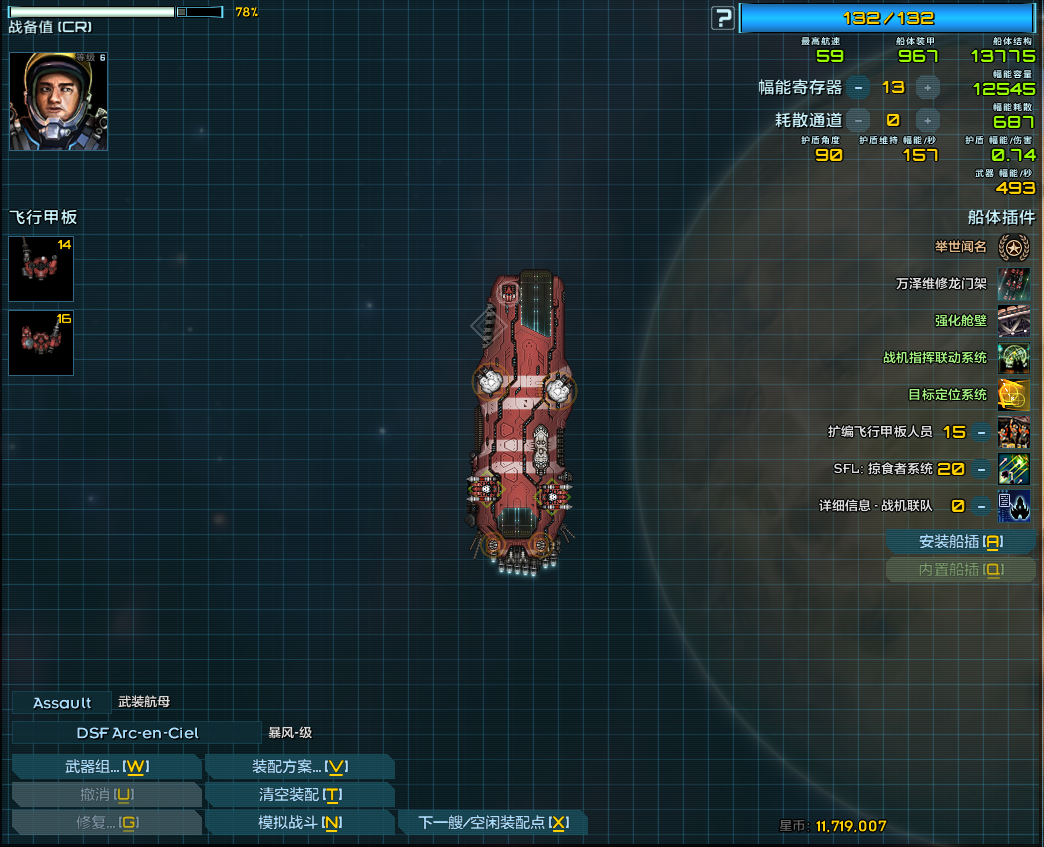Open the 装配方案 loadout variants menu
Screen dimensions: 1044x847
[299, 767]
